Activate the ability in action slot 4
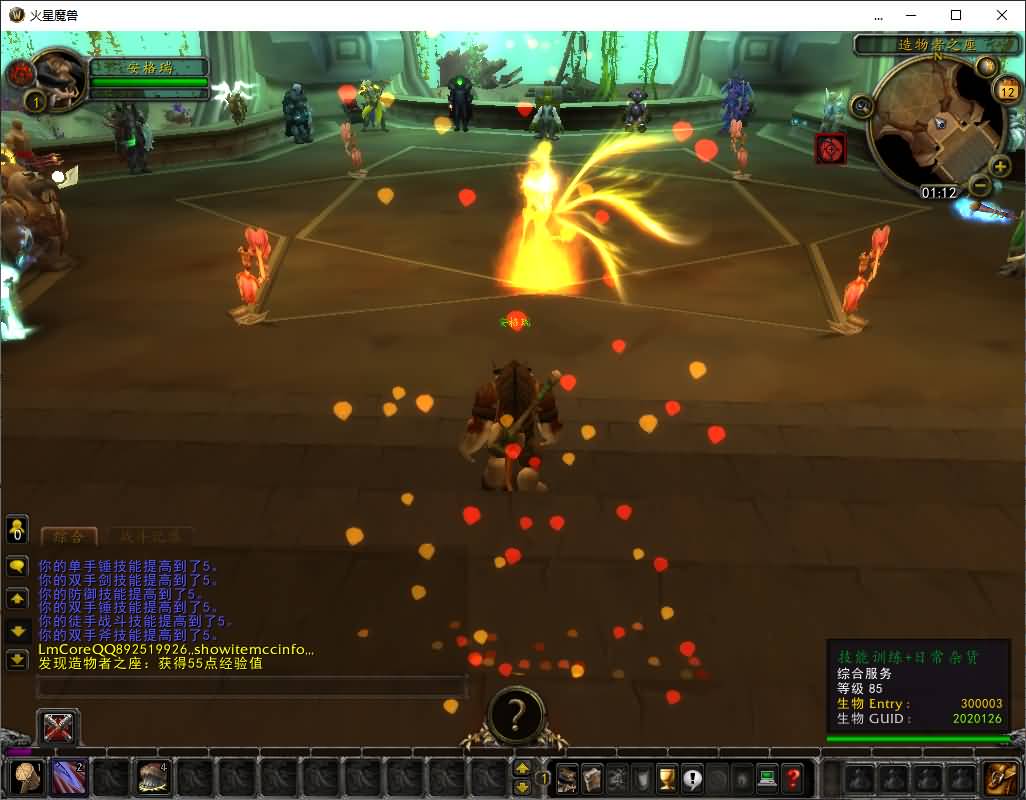 [x=153, y=777]
